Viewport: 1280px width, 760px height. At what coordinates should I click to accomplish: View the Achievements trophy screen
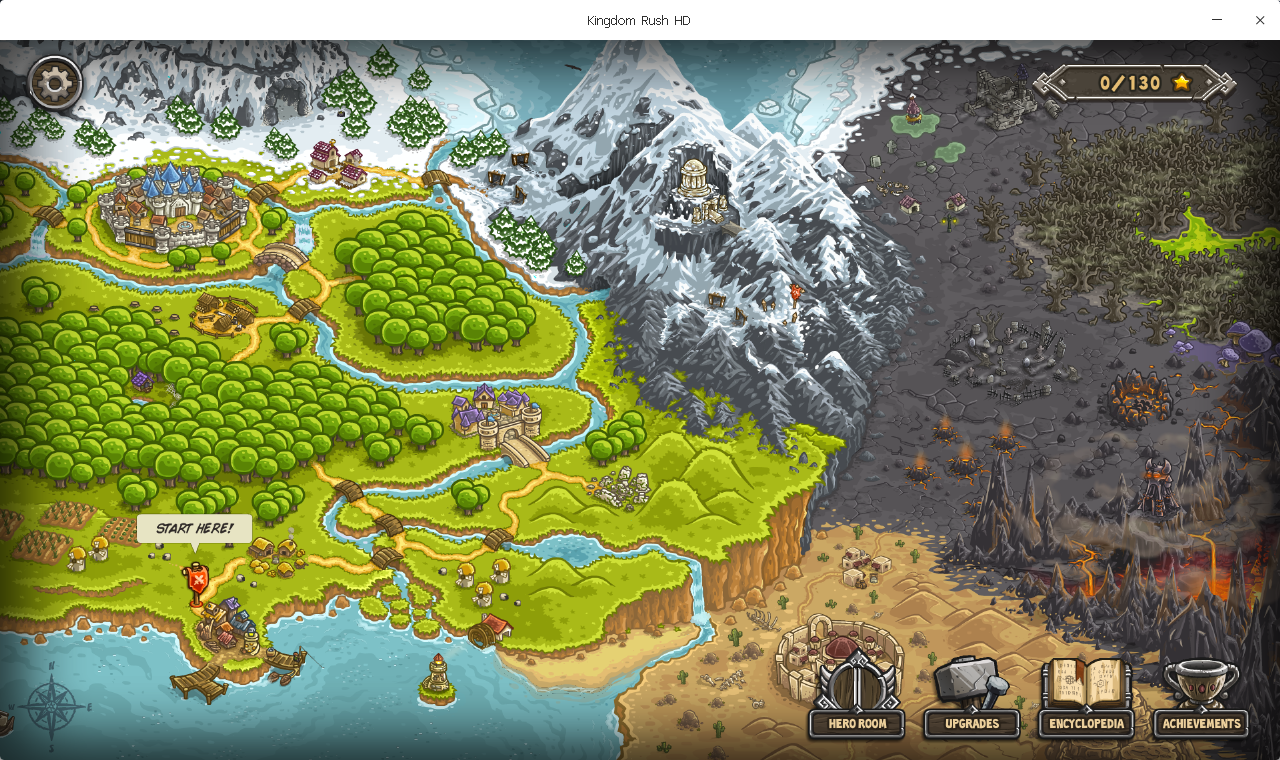click(1201, 700)
